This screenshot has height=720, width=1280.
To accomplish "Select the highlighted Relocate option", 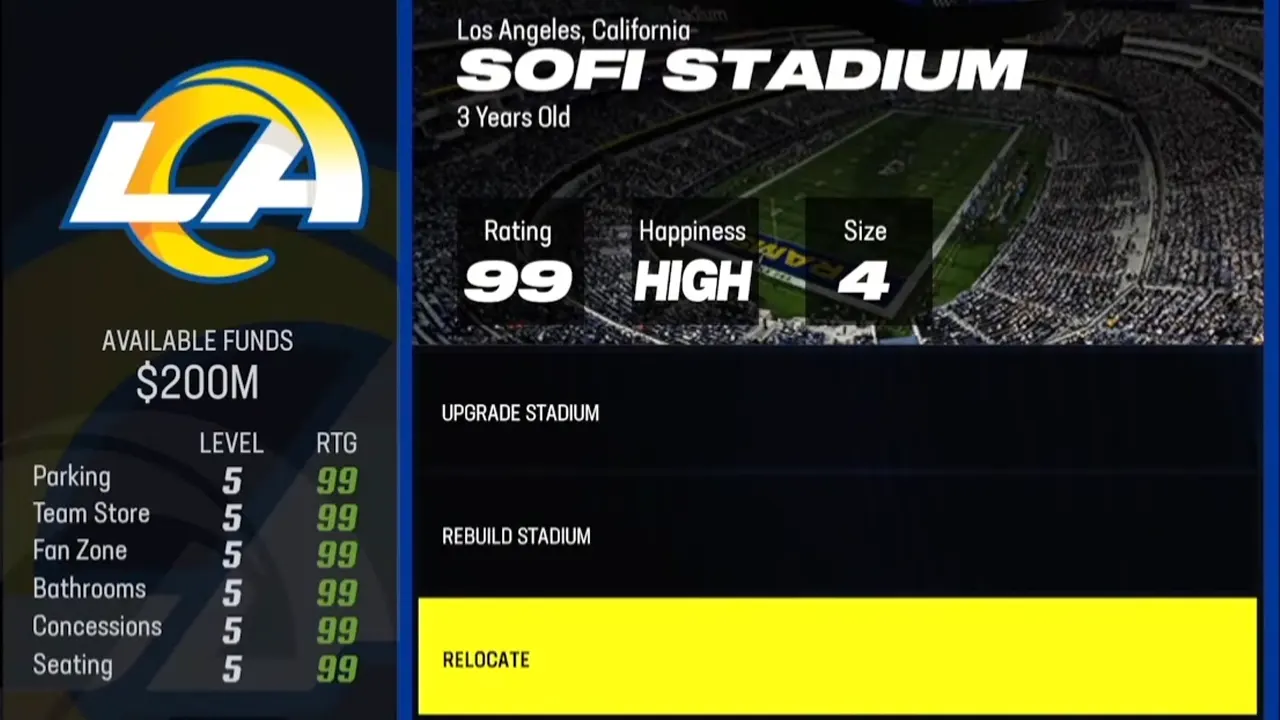I will 836,657.
